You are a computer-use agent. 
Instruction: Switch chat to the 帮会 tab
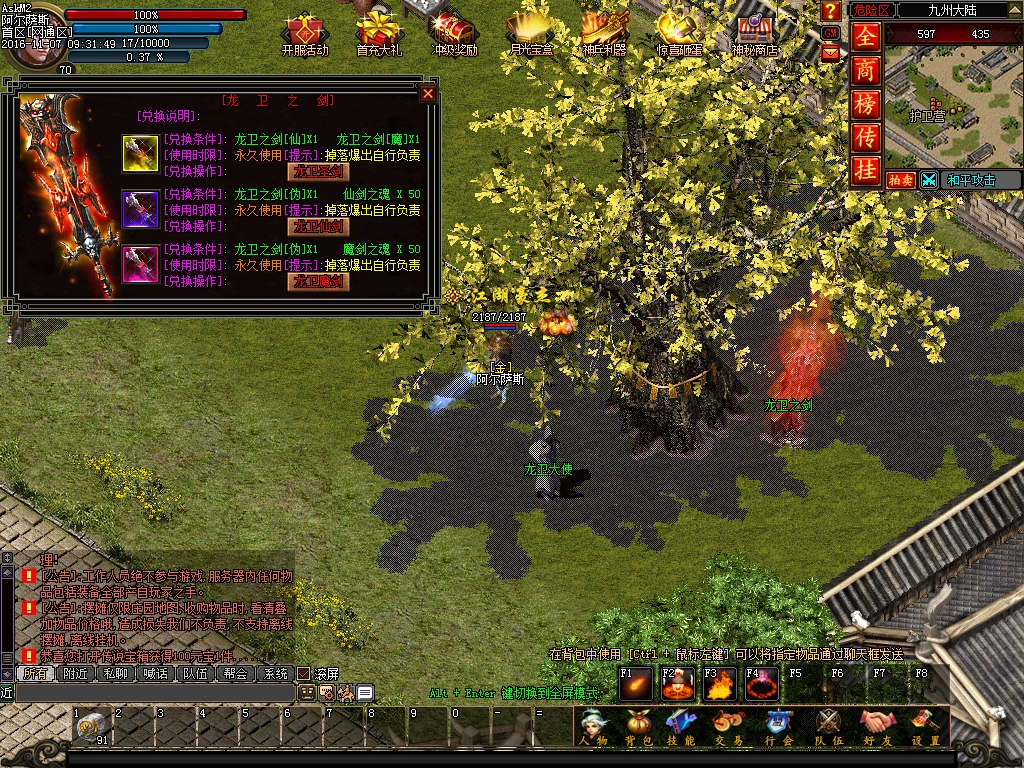[235, 674]
